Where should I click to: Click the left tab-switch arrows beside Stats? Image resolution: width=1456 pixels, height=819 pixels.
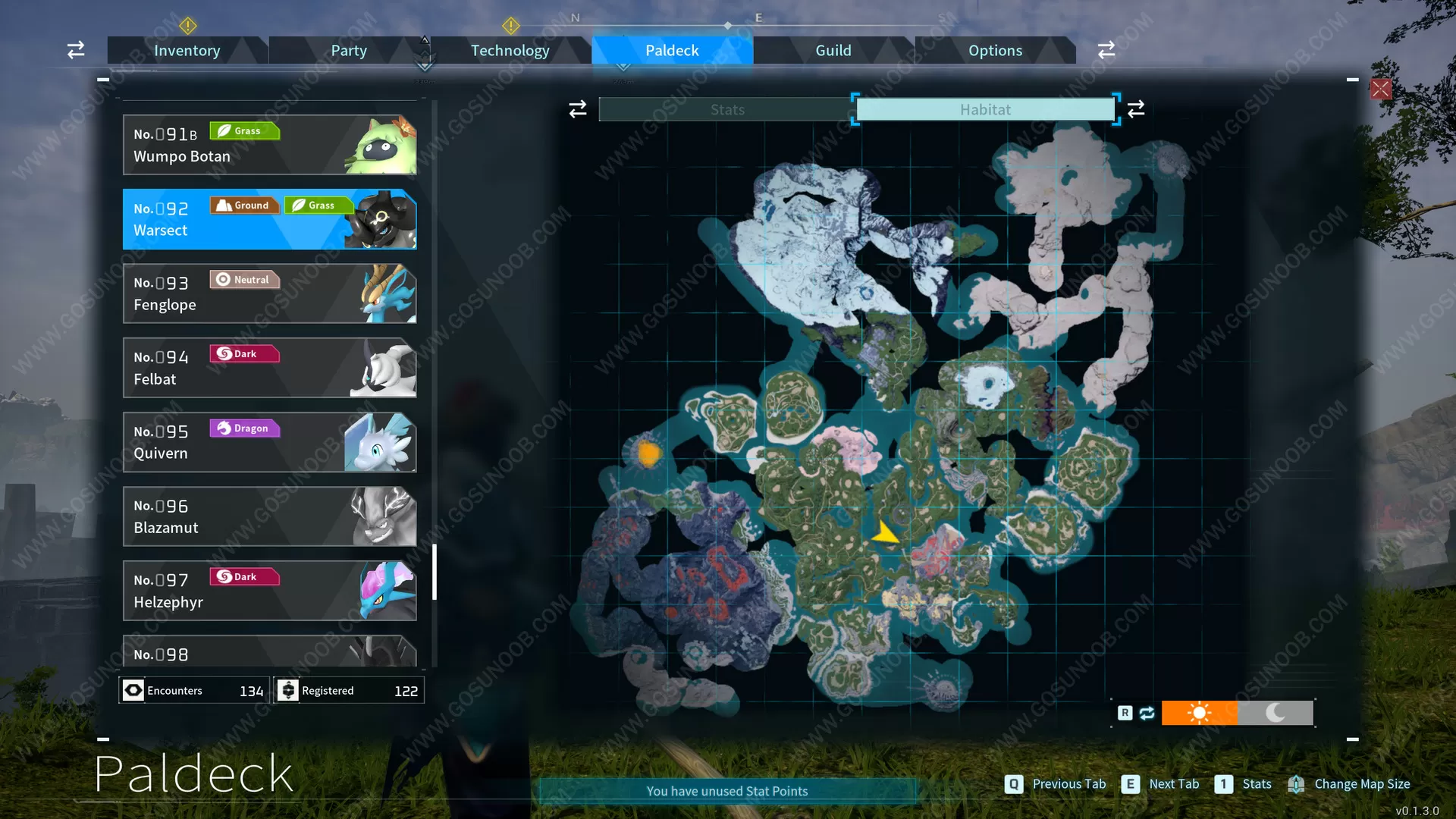coord(577,108)
